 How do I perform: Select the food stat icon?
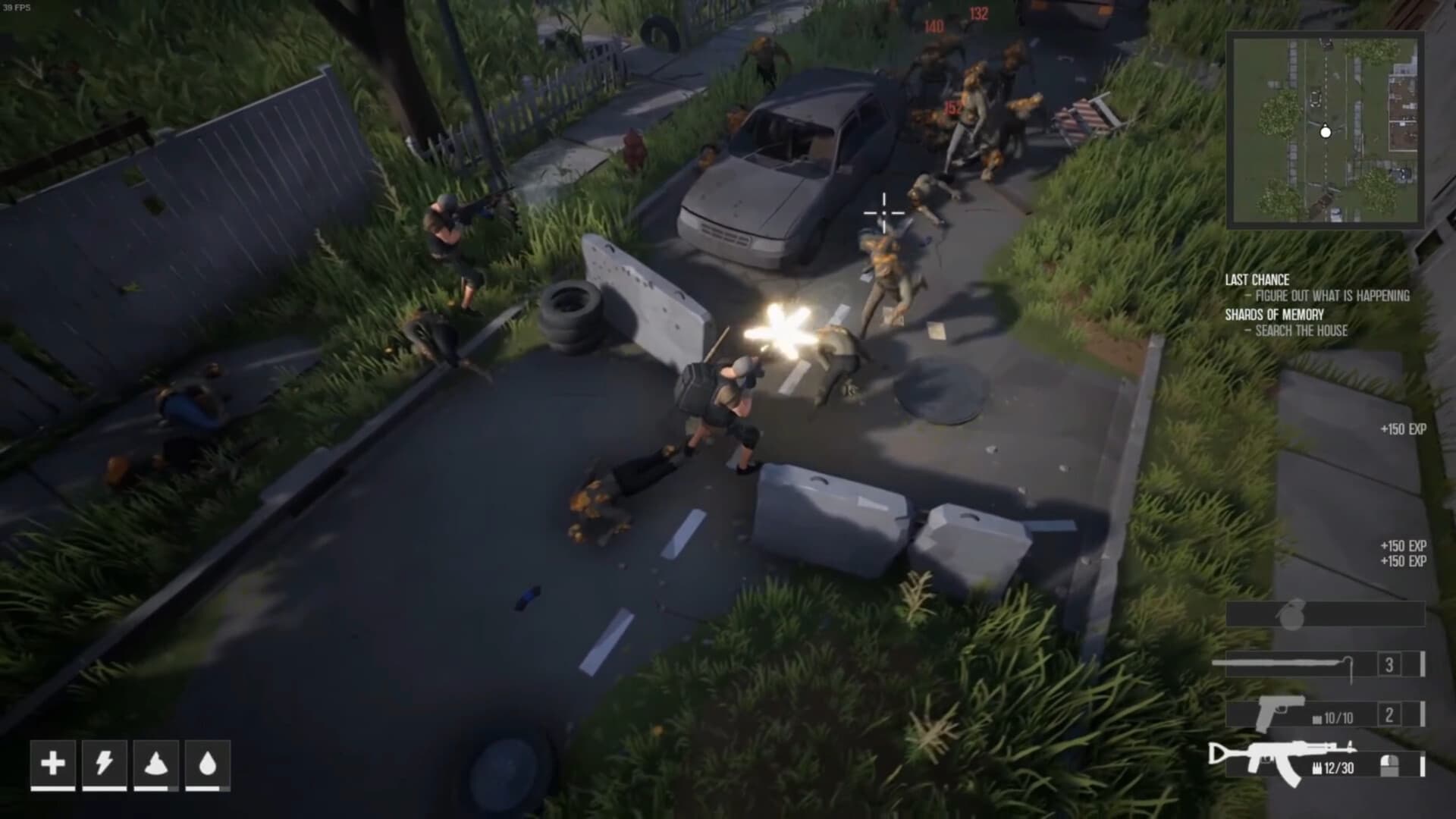pos(156,766)
